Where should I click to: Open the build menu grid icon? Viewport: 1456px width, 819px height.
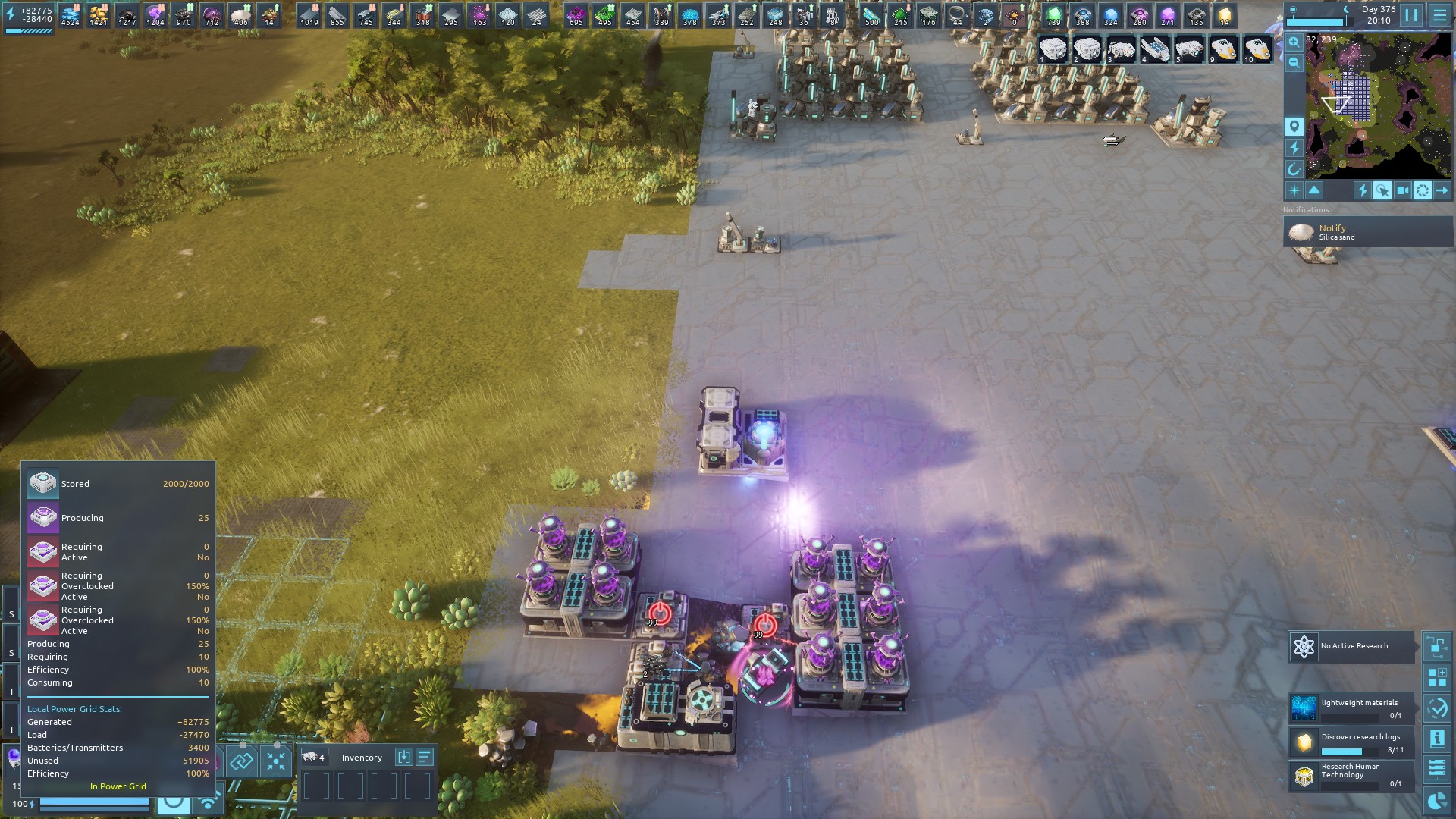pos(1437,677)
